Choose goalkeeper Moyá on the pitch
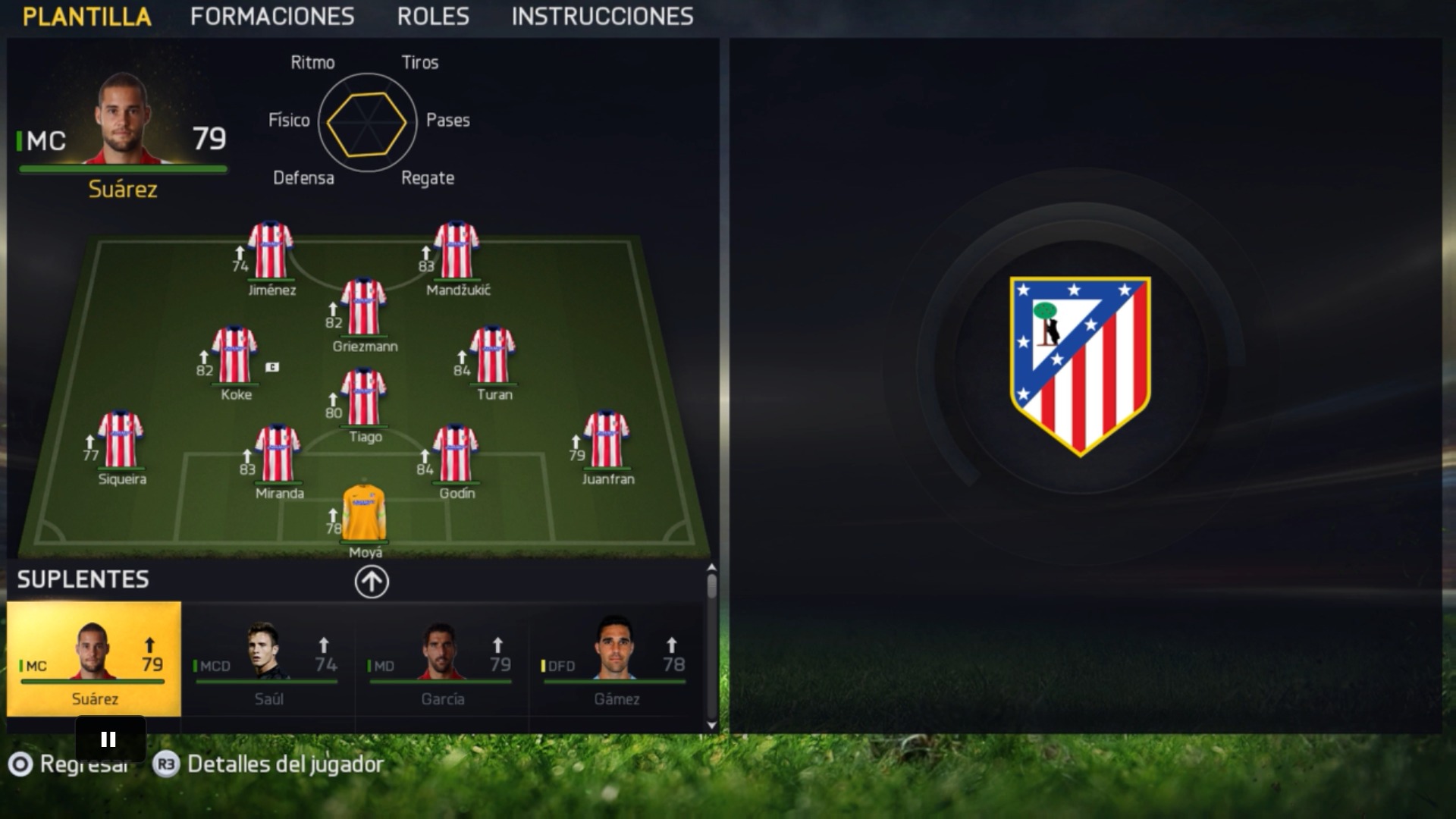The height and width of the screenshot is (819, 1456). (x=365, y=513)
